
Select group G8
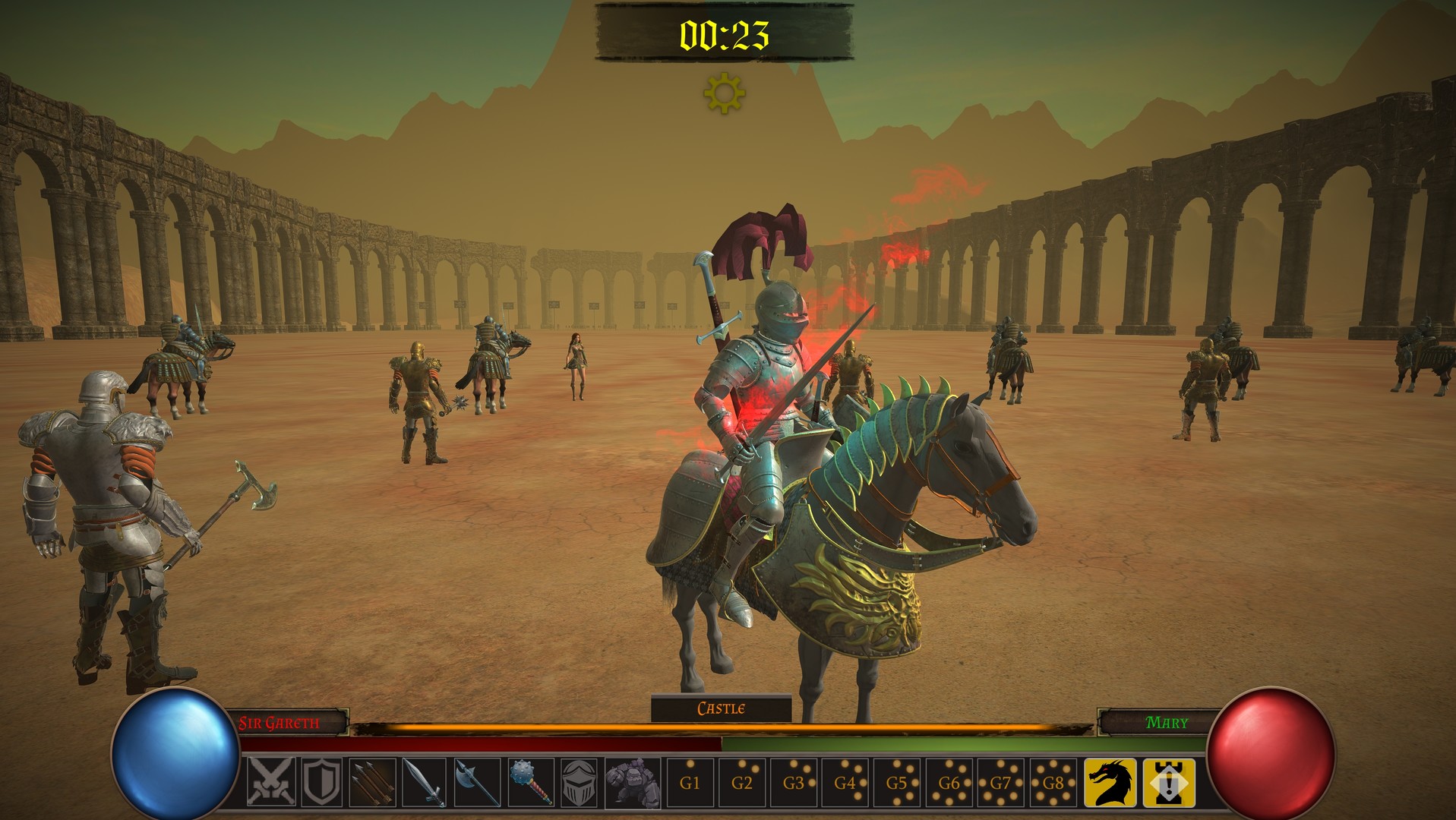(x=1053, y=782)
